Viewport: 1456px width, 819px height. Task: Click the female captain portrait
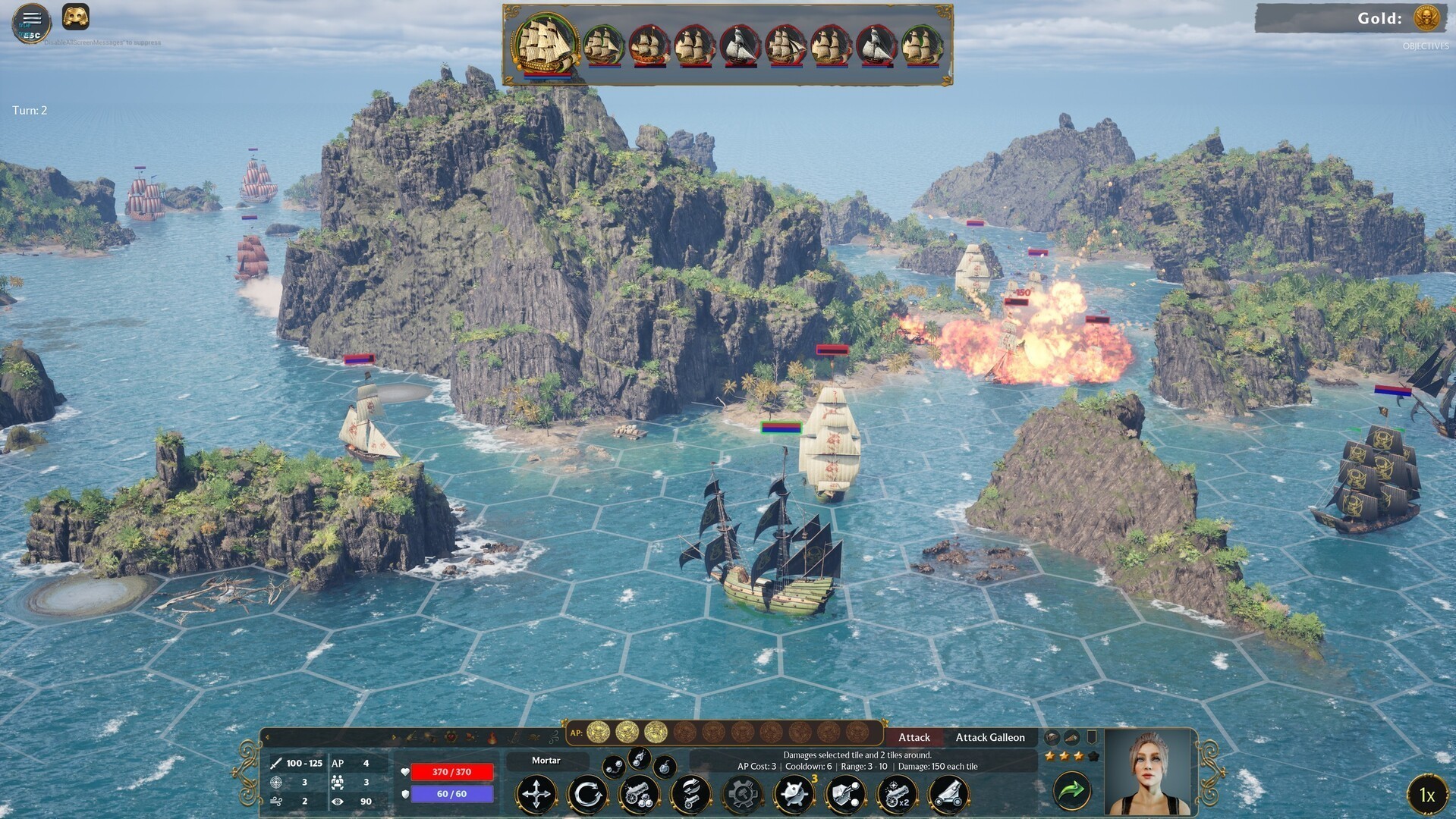click(x=1149, y=772)
